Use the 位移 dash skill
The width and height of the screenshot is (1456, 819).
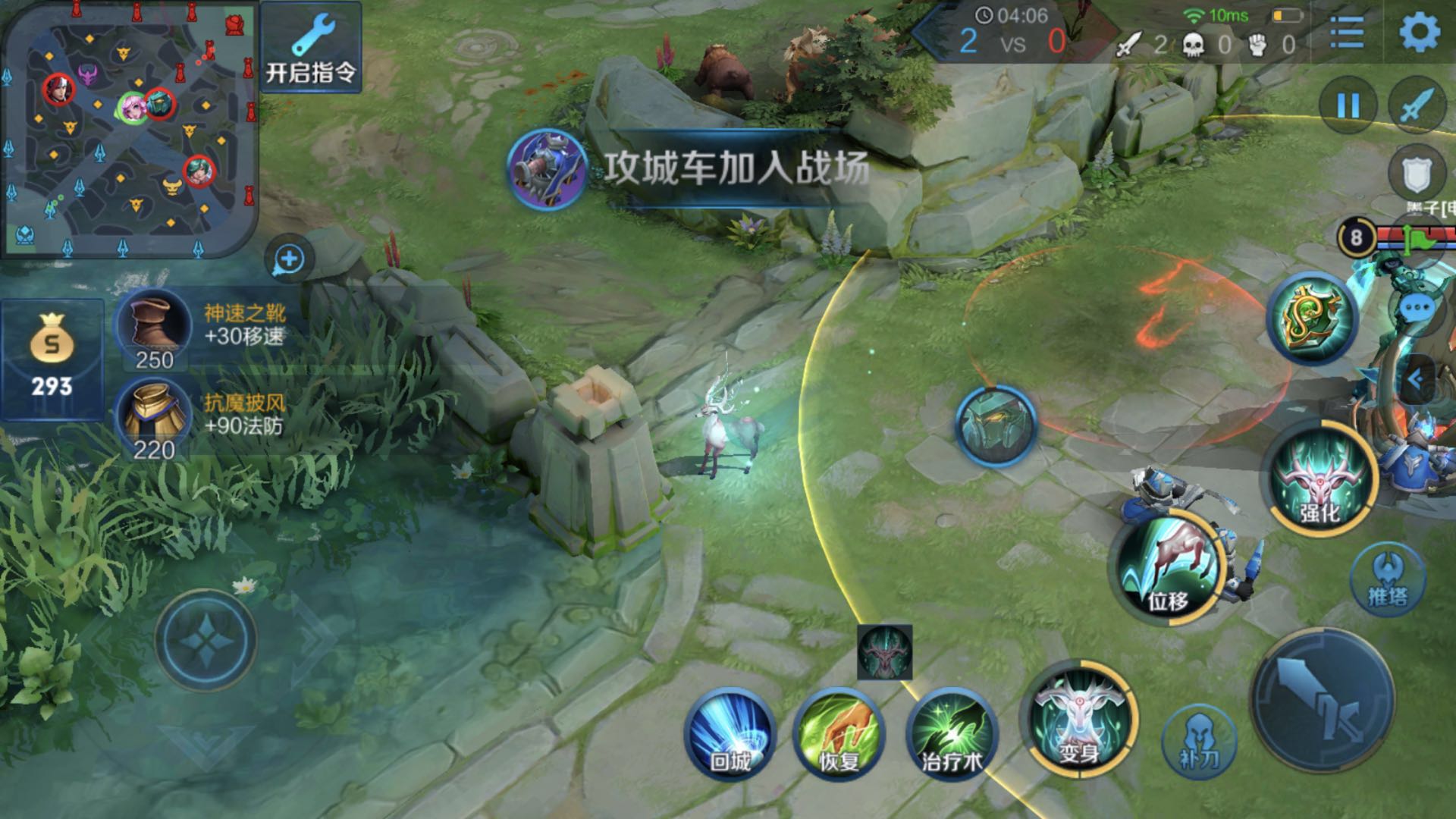tap(1169, 569)
